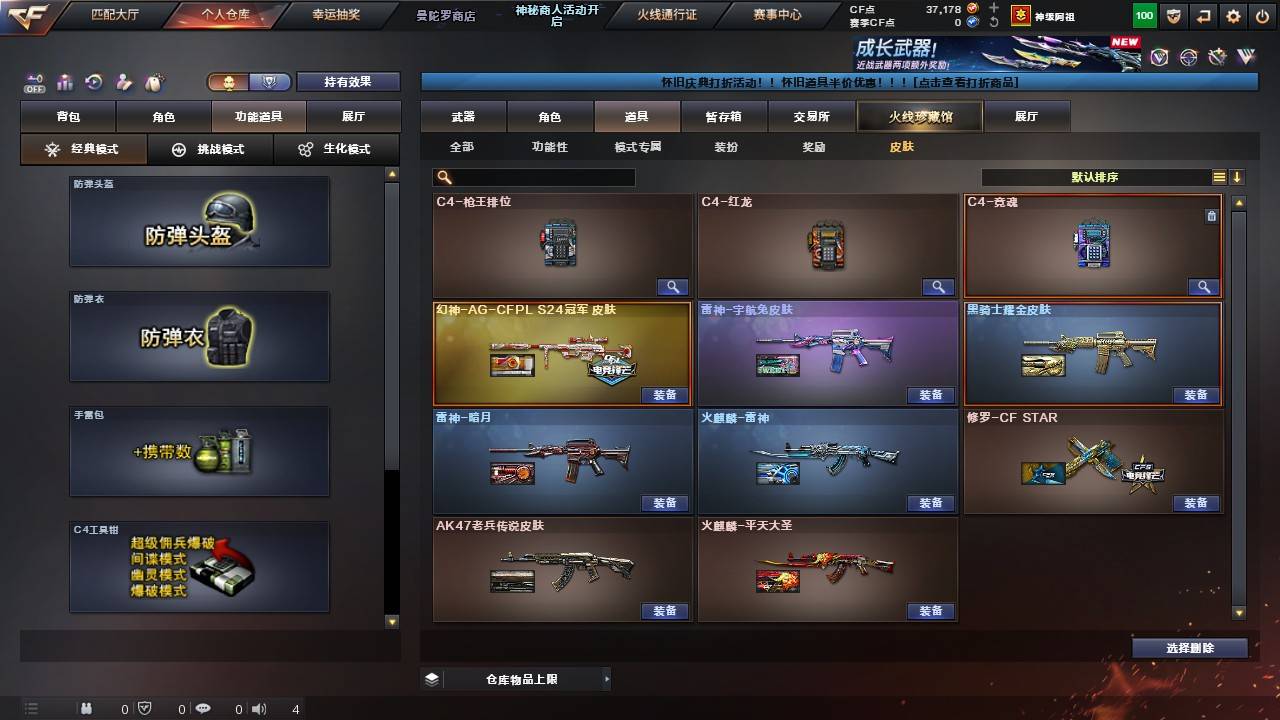Click the statistics bar-chart icon above 背包
1280x720 pixels.
pos(65,82)
